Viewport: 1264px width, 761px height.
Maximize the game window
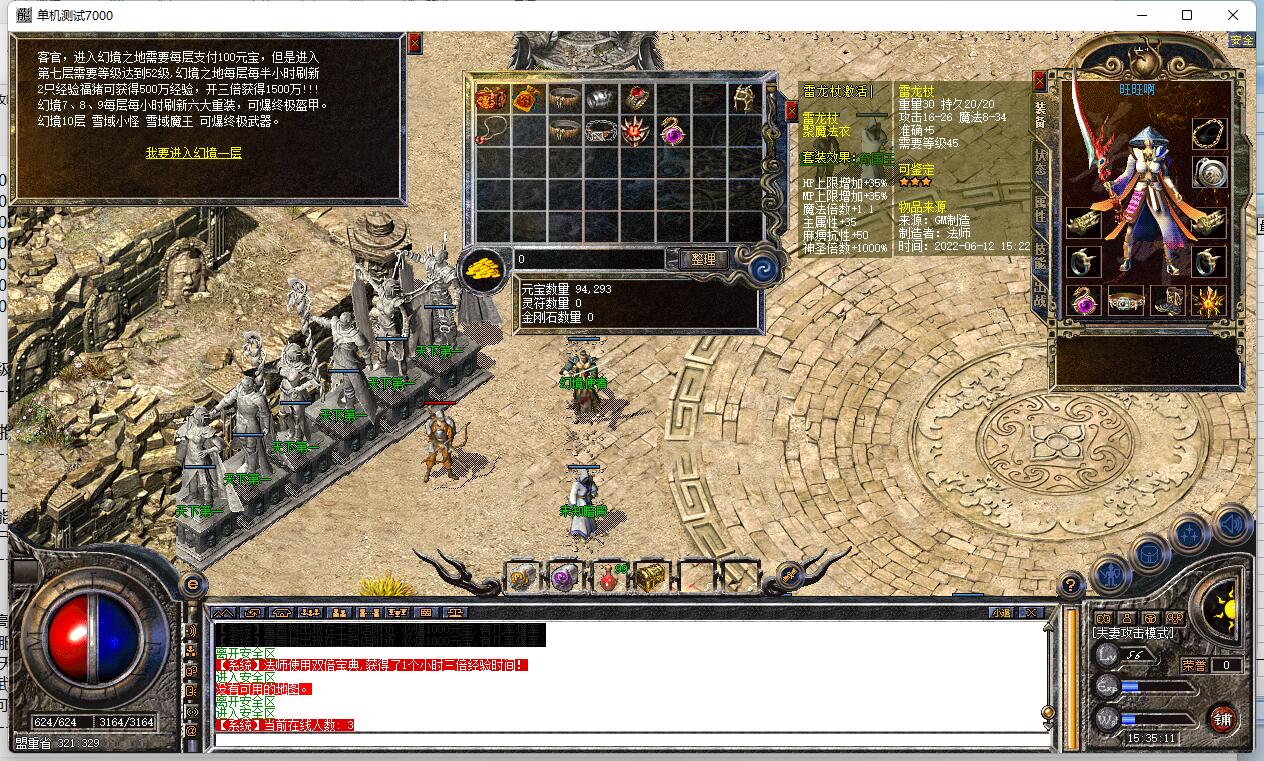[x=1187, y=15]
